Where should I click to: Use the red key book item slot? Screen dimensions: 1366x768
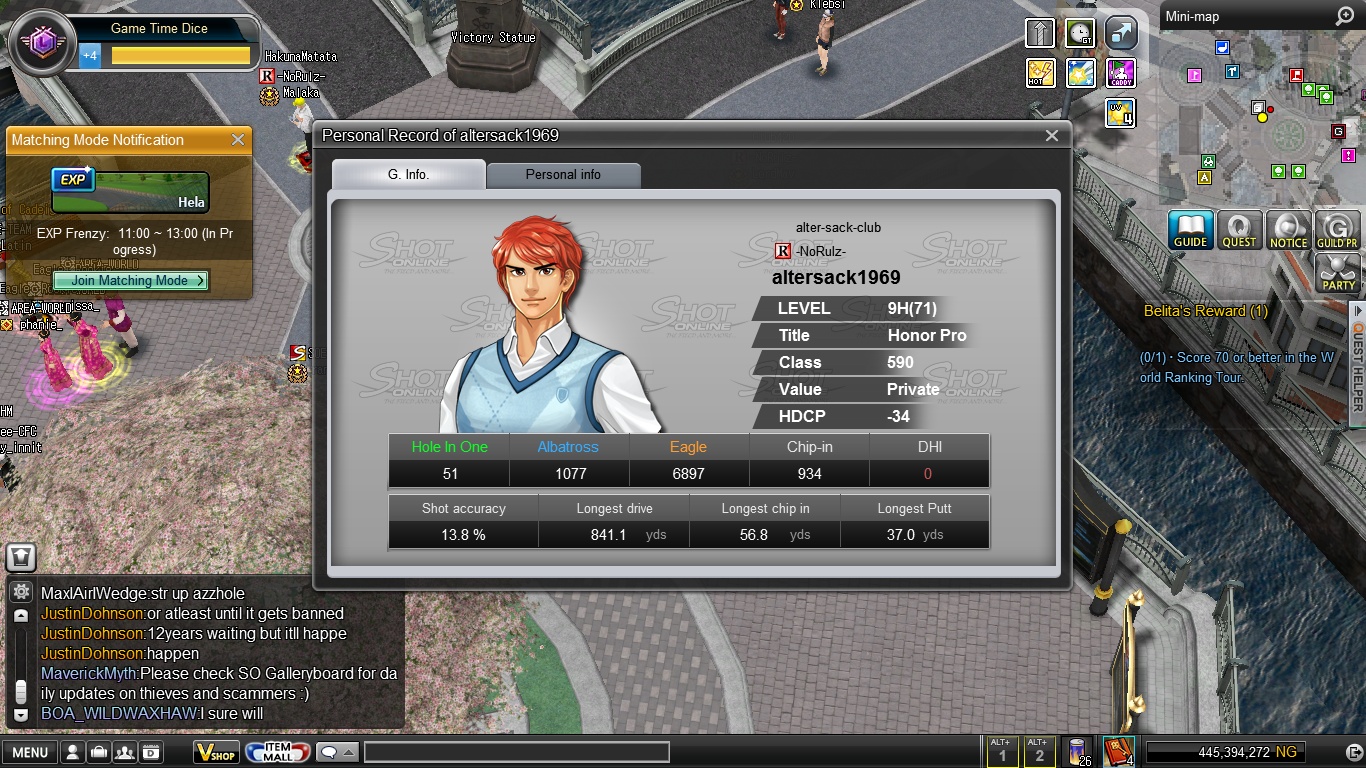point(1116,751)
